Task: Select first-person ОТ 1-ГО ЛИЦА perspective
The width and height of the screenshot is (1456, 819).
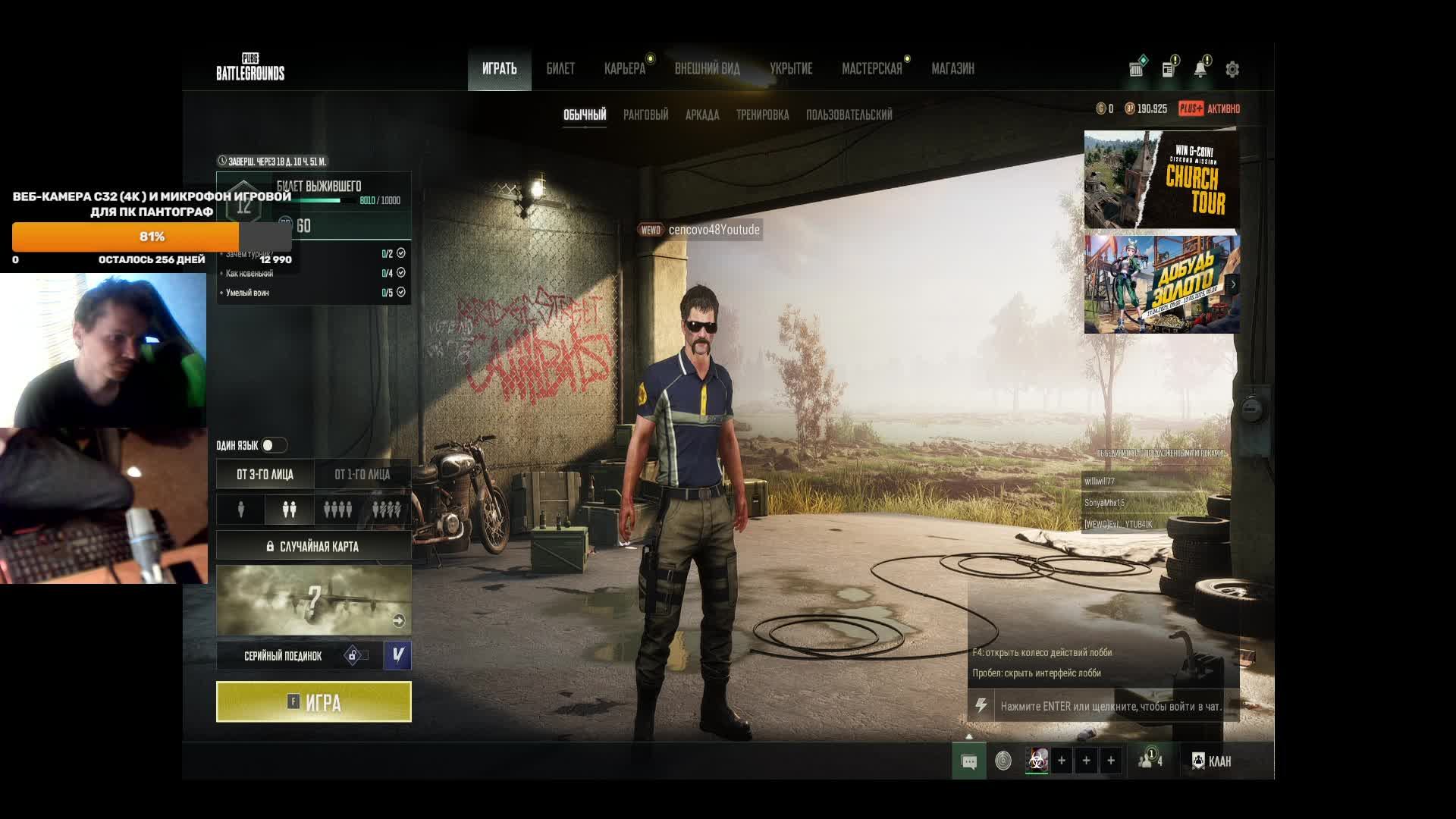Action: pos(362,475)
